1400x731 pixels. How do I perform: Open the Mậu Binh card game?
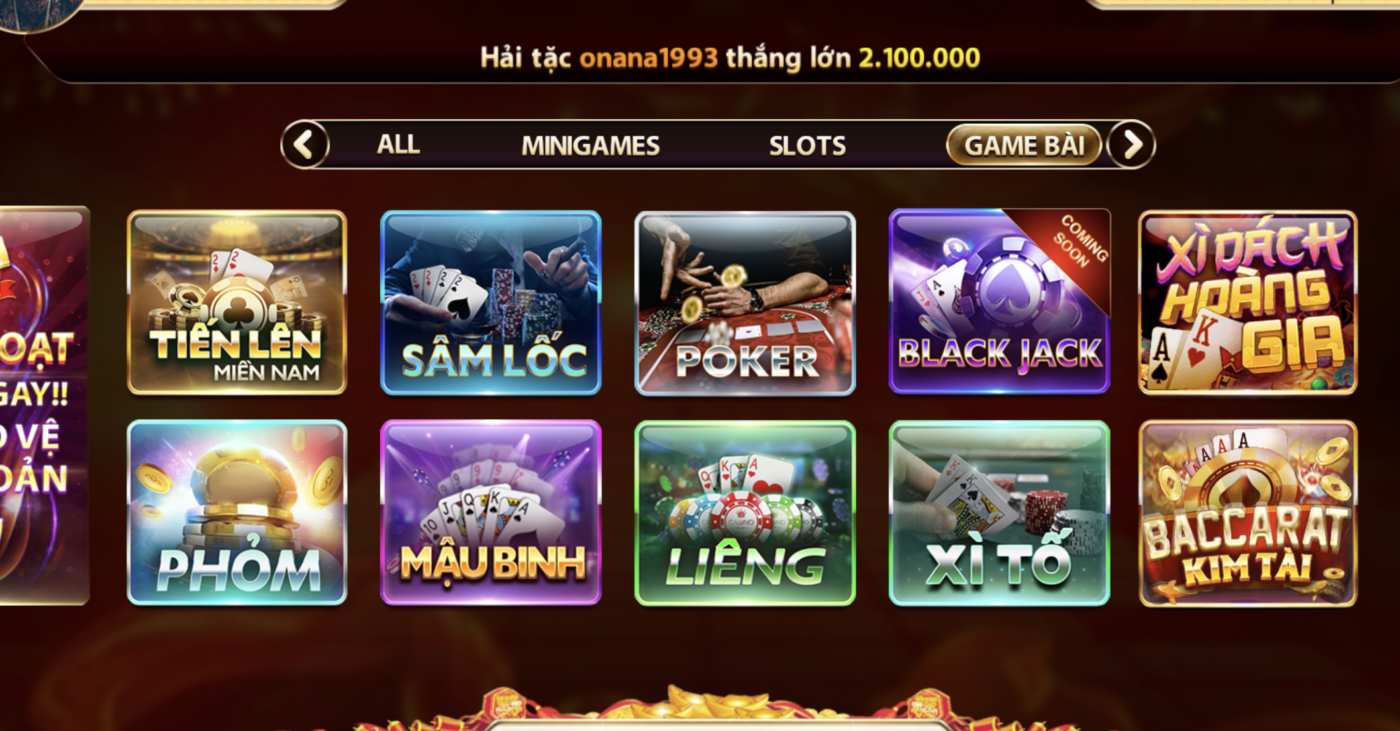click(492, 510)
